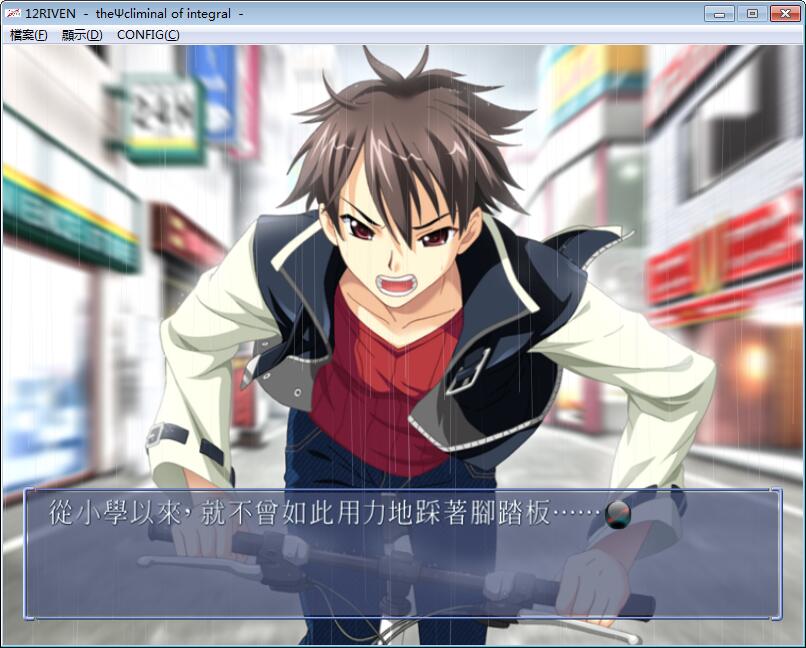Open the 檔案(F) file menu
This screenshot has width=806, height=648.
coord(28,35)
